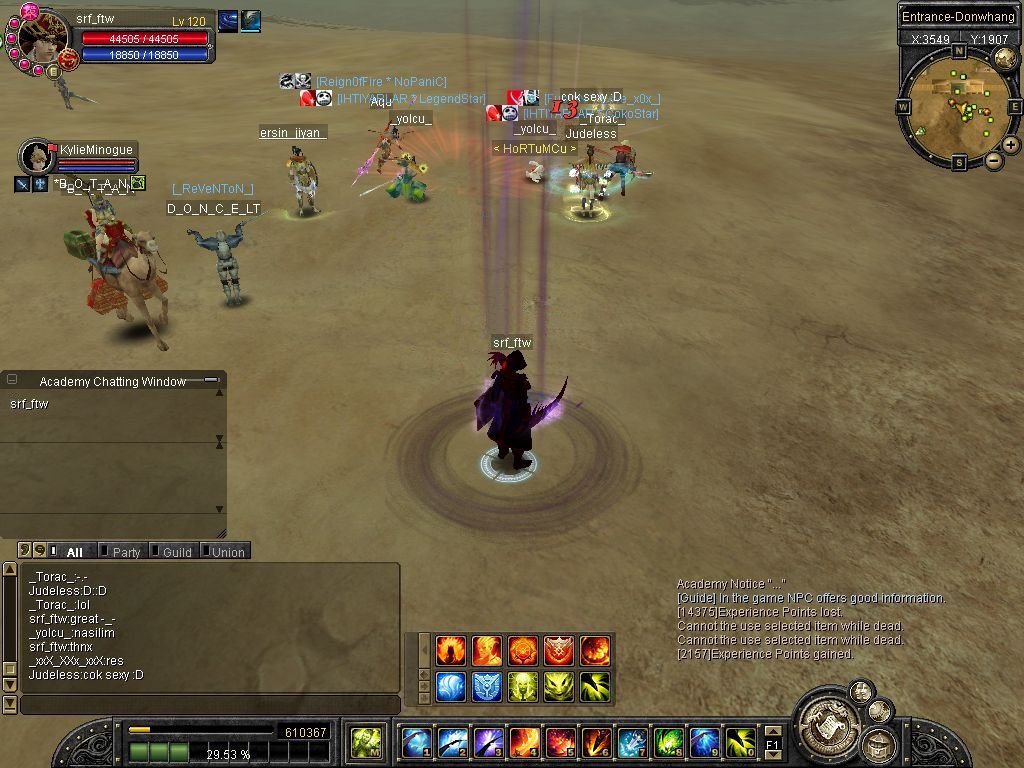
Task: Activate the fire skill in slot 4
Action: [x=524, y=743]
